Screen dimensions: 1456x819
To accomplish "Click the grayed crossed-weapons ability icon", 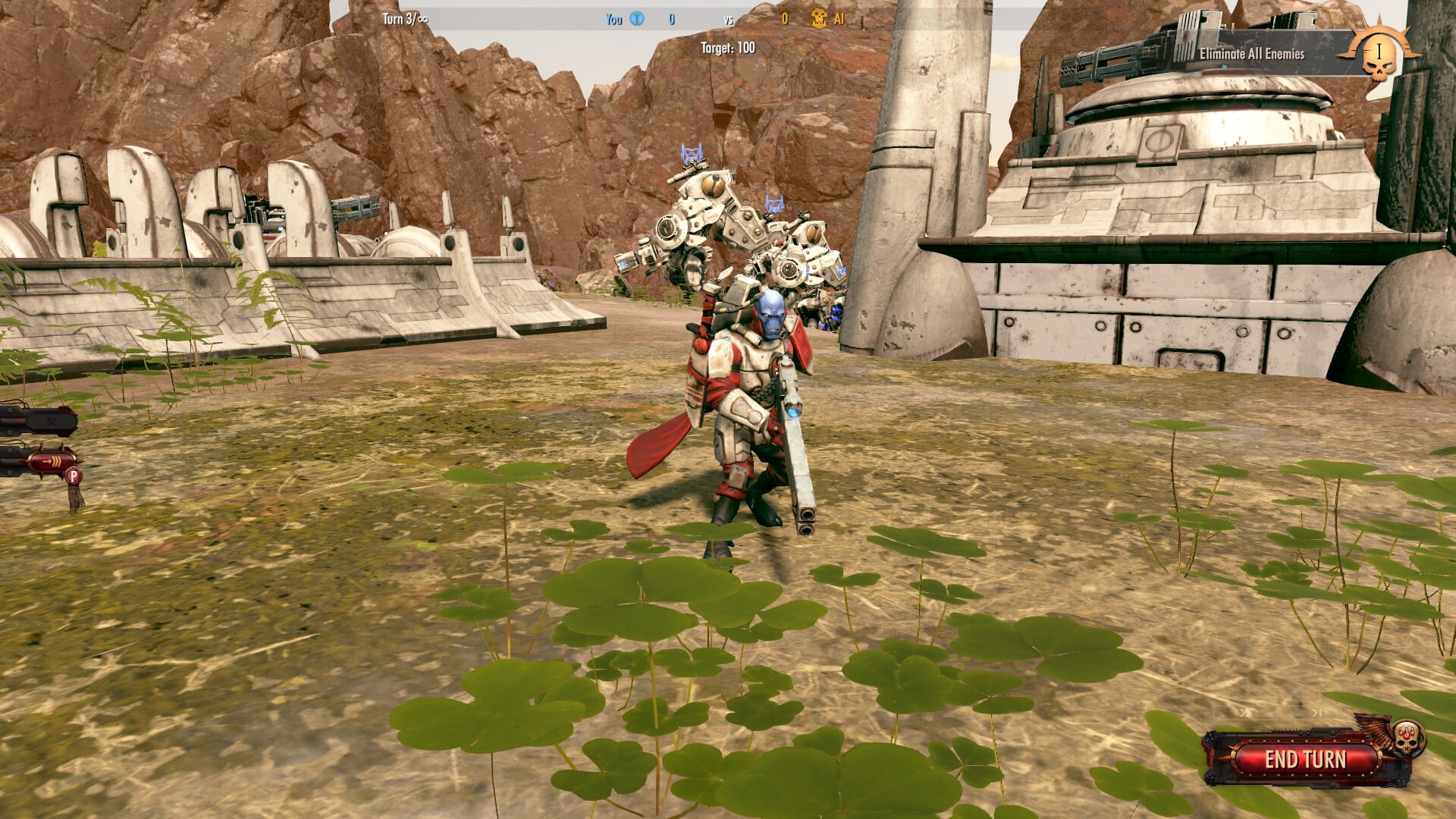I will pyautogui.click(x=49, y=421).
